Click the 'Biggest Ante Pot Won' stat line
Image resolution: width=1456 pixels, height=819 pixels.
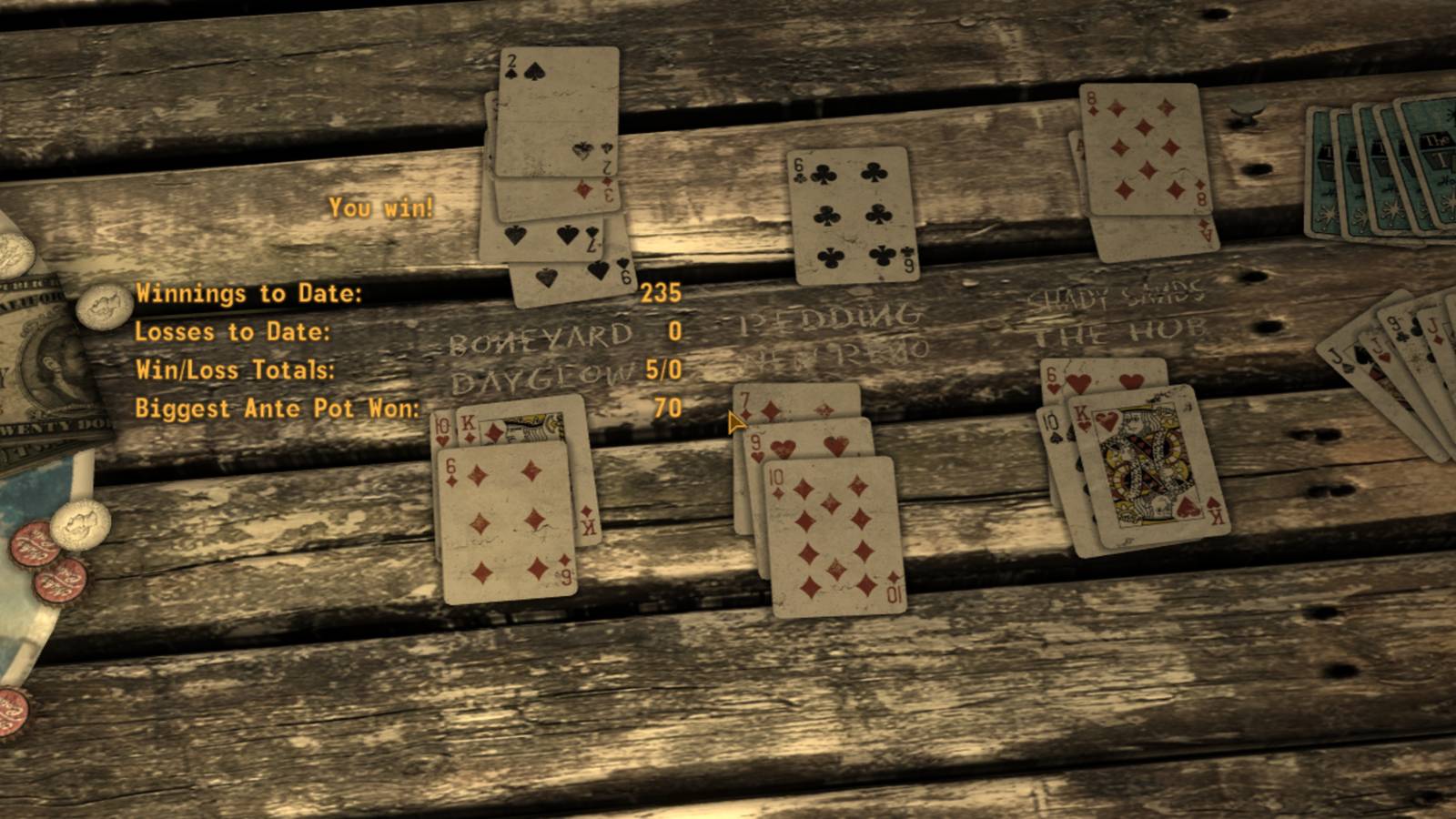(278, 409)
